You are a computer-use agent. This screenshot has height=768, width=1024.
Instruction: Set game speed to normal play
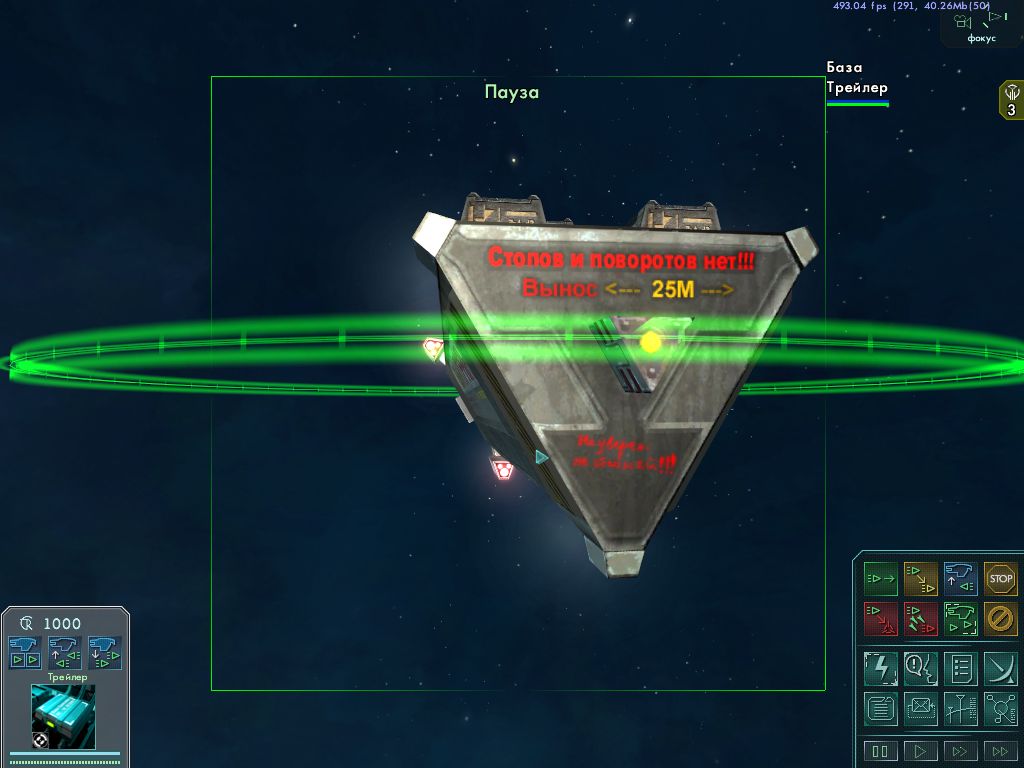click(x=920, y=751)
